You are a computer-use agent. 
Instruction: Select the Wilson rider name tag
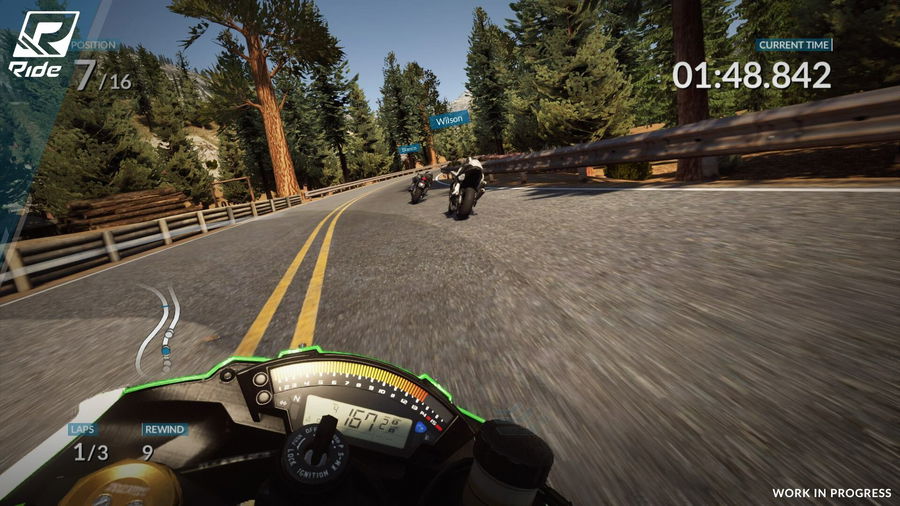(449, 120)
